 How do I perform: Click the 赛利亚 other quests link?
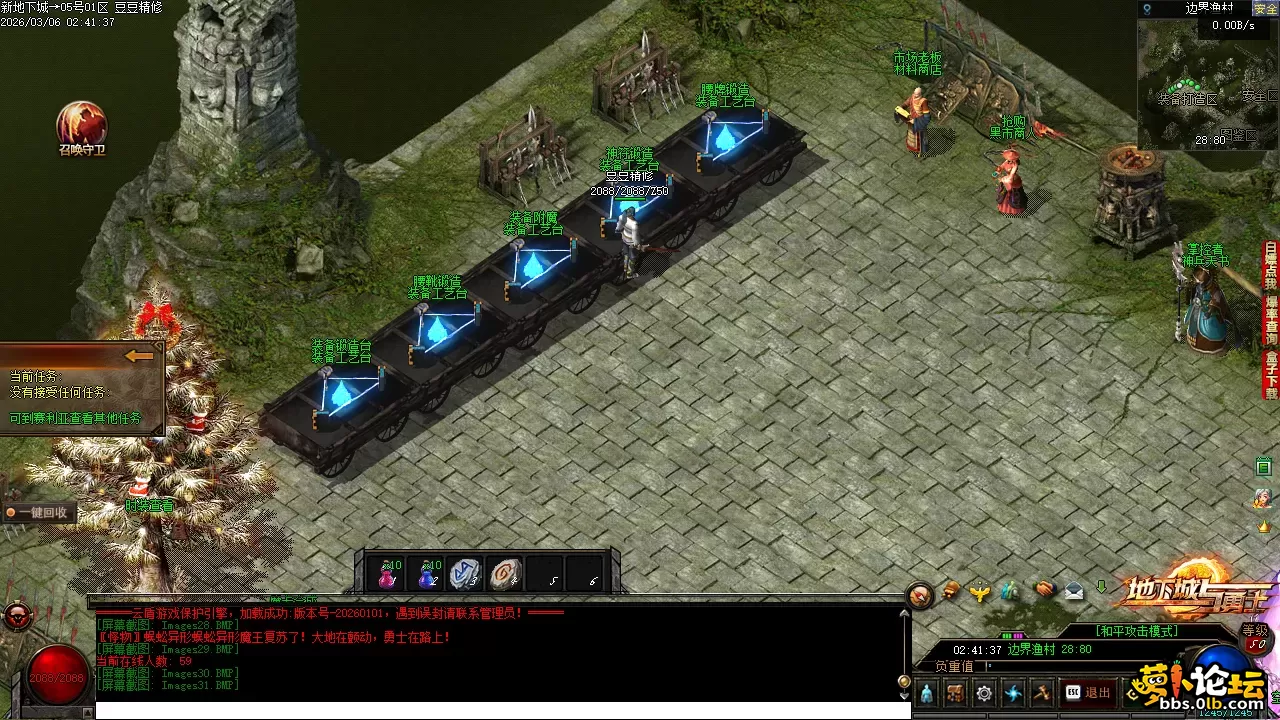point(75,418)
